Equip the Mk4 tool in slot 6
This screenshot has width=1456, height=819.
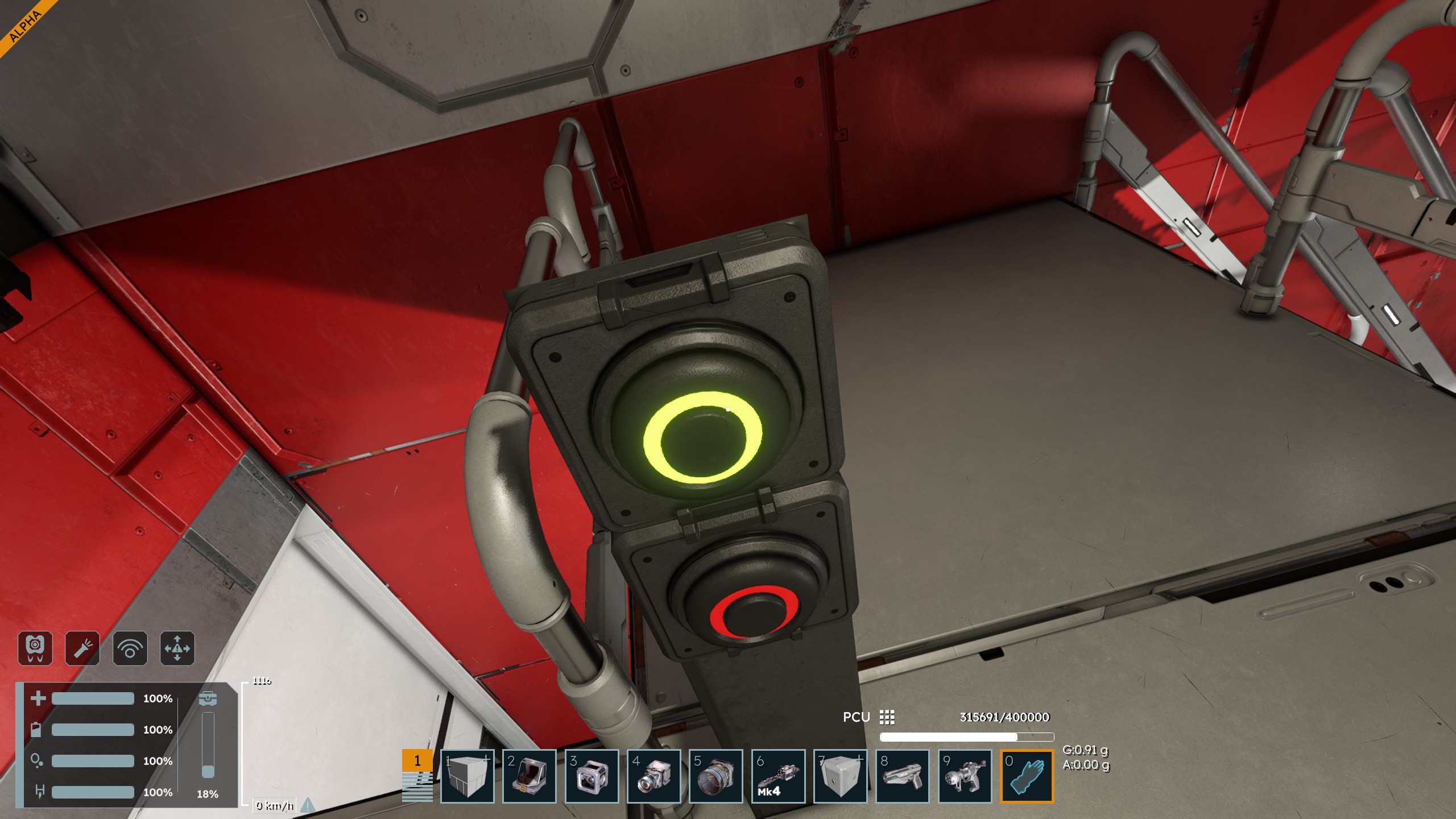778,776
